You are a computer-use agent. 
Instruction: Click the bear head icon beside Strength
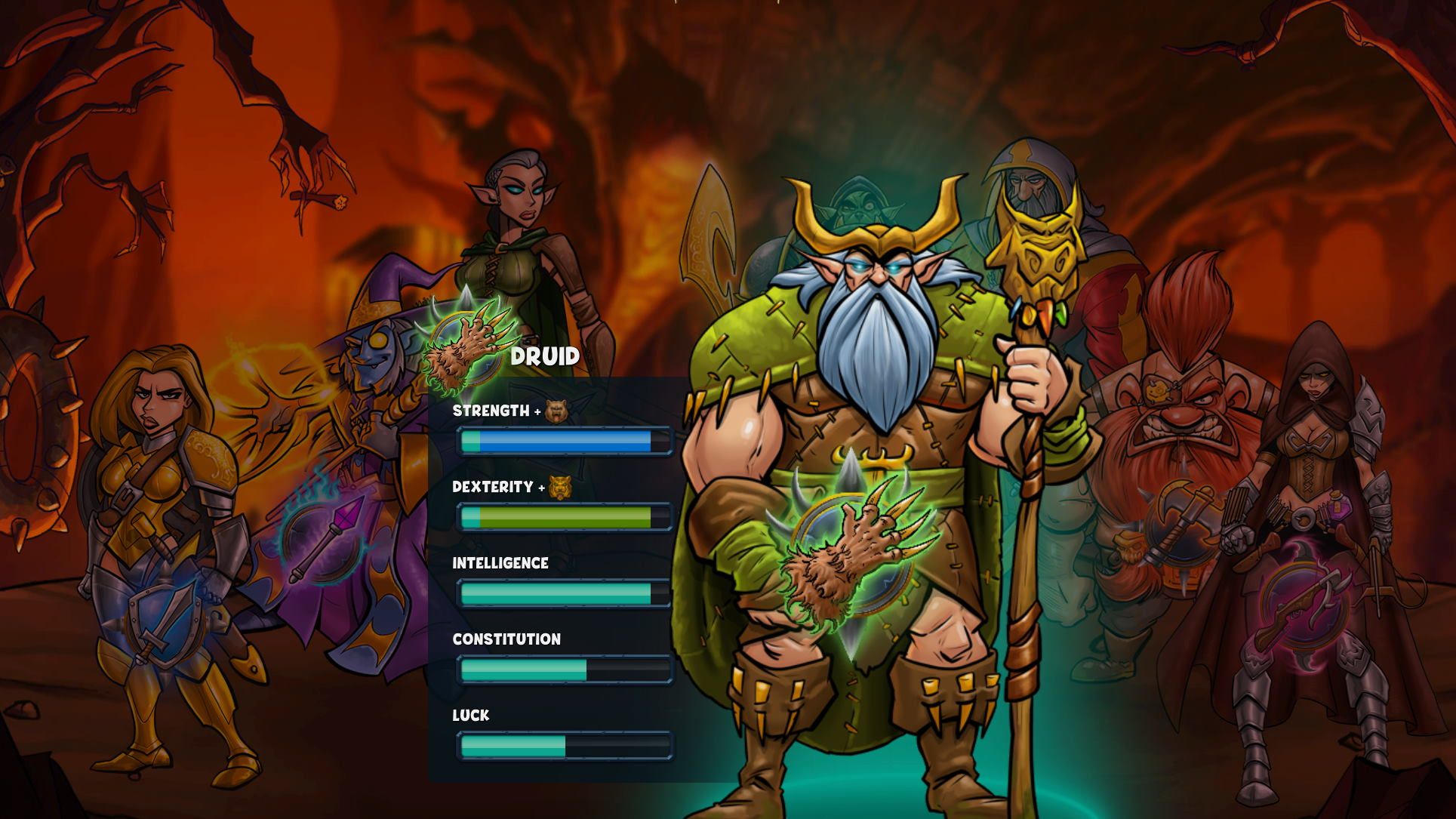pyautogui.click(x=557, y=411)
